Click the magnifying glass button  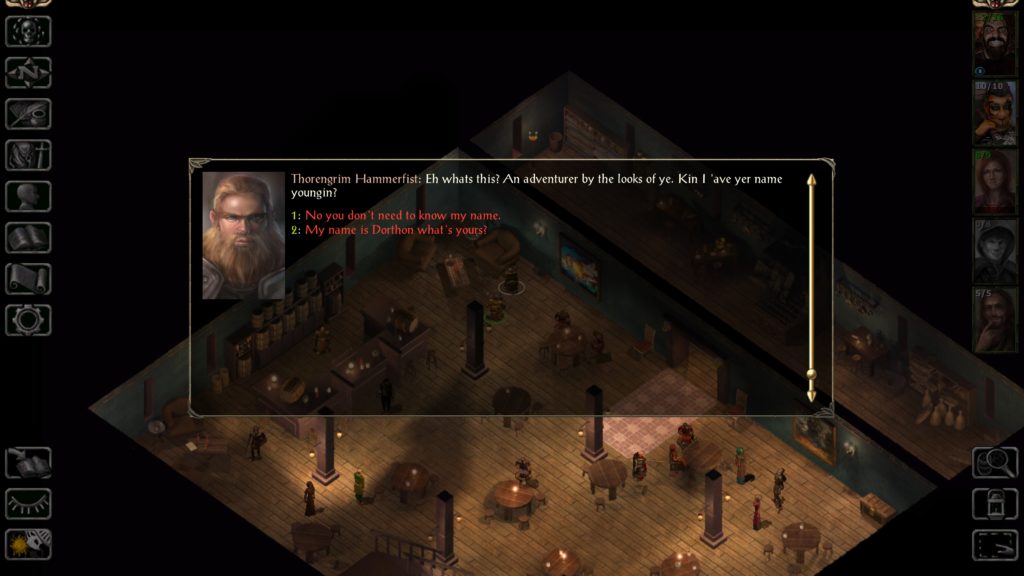pyautogui.click(x=995, y=462)
